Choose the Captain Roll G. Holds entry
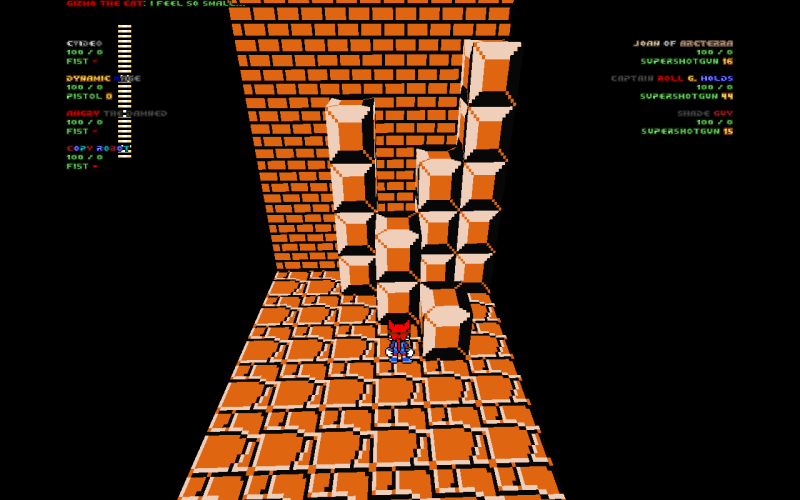The width and height of the screenshot is (800, 500). 671,79
